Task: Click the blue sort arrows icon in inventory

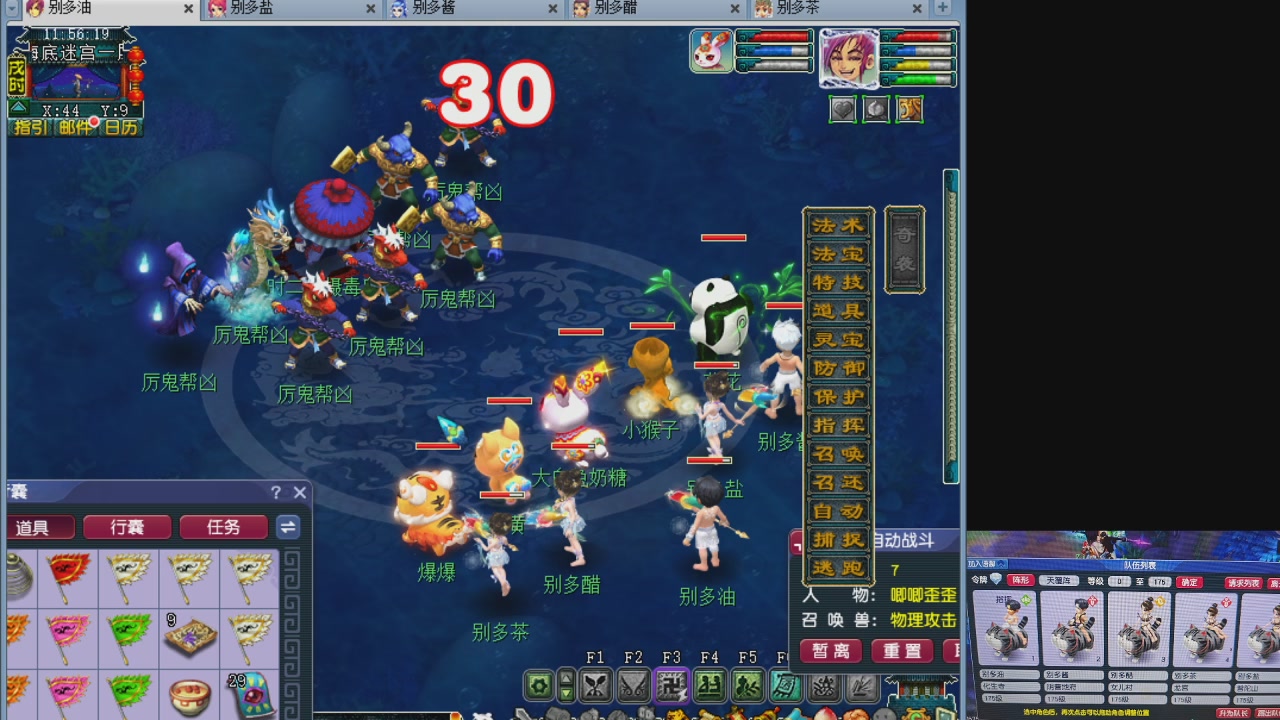Action: pyautogui.click(x=288, y=527)
